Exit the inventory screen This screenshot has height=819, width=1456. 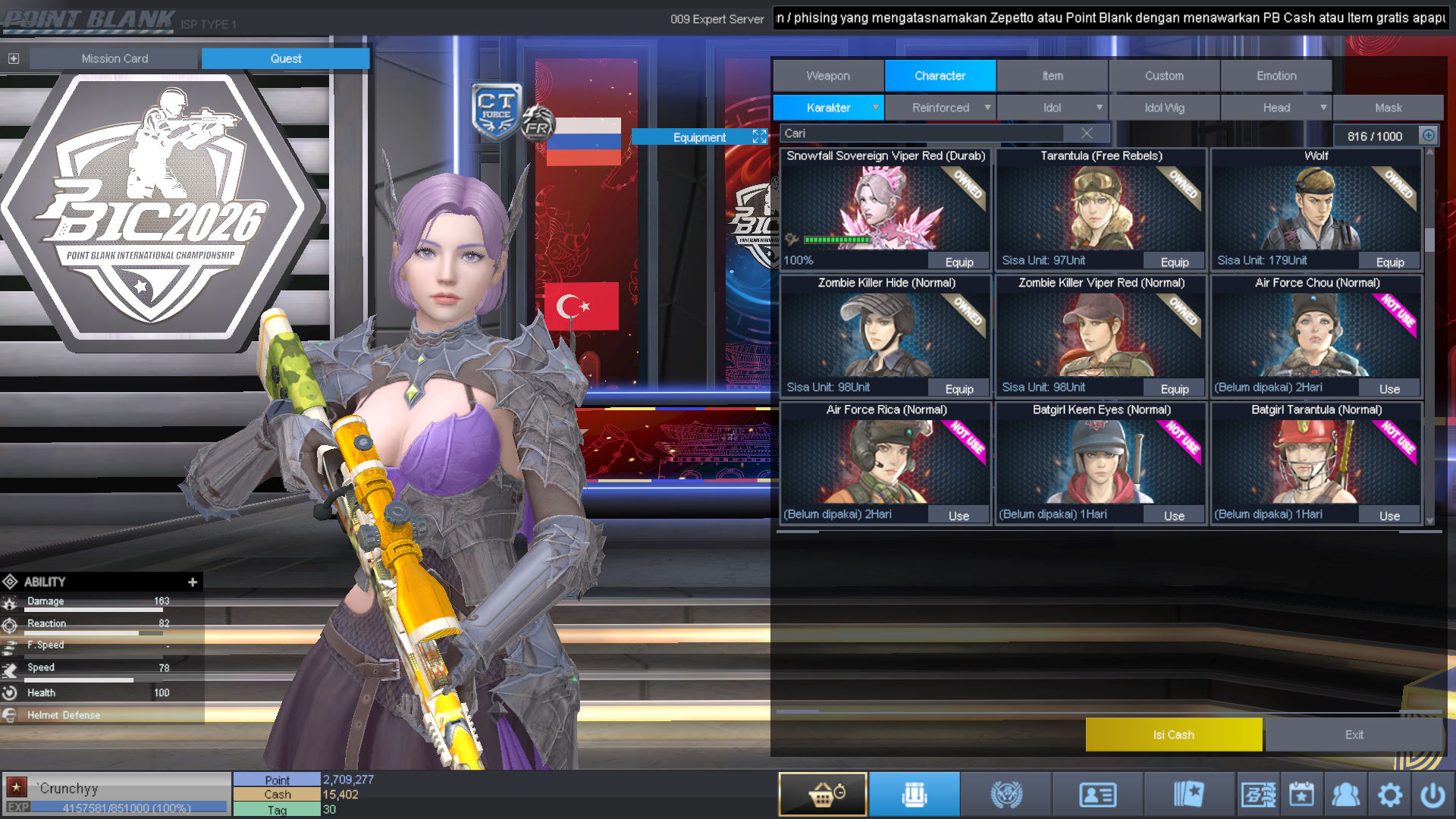coord(1354,735)
